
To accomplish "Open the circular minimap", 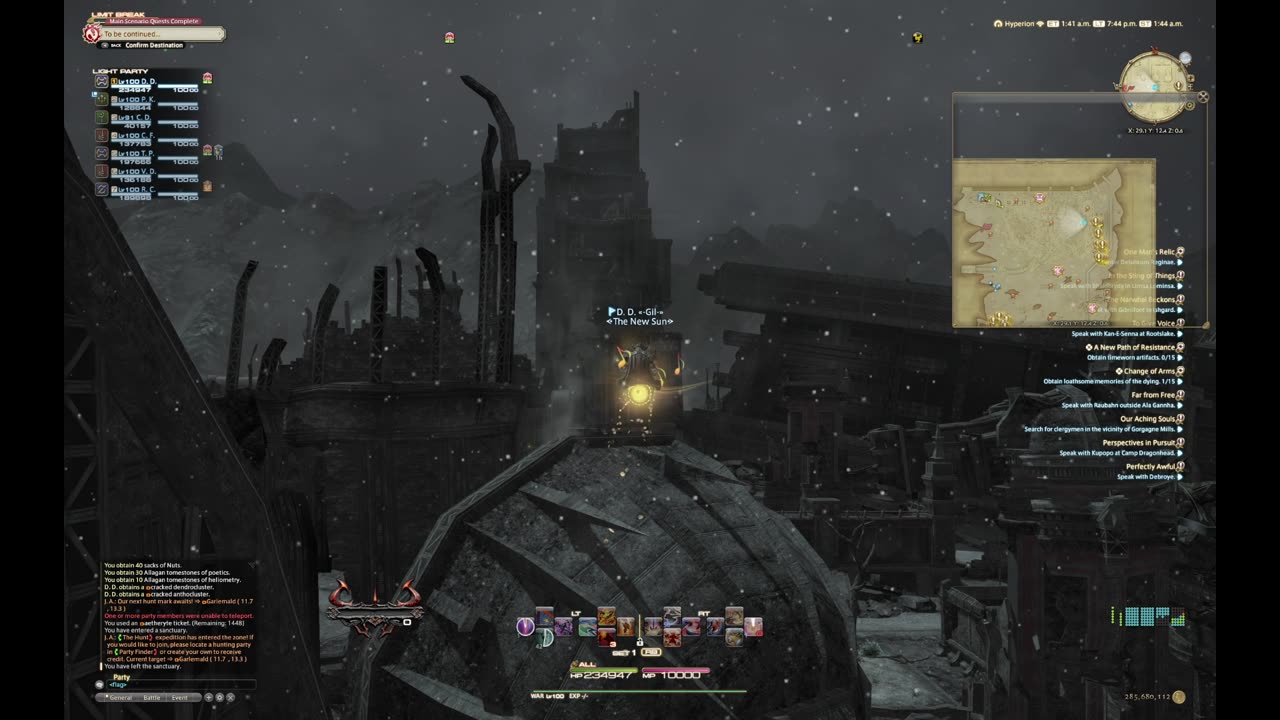I will click(1154, 86).
